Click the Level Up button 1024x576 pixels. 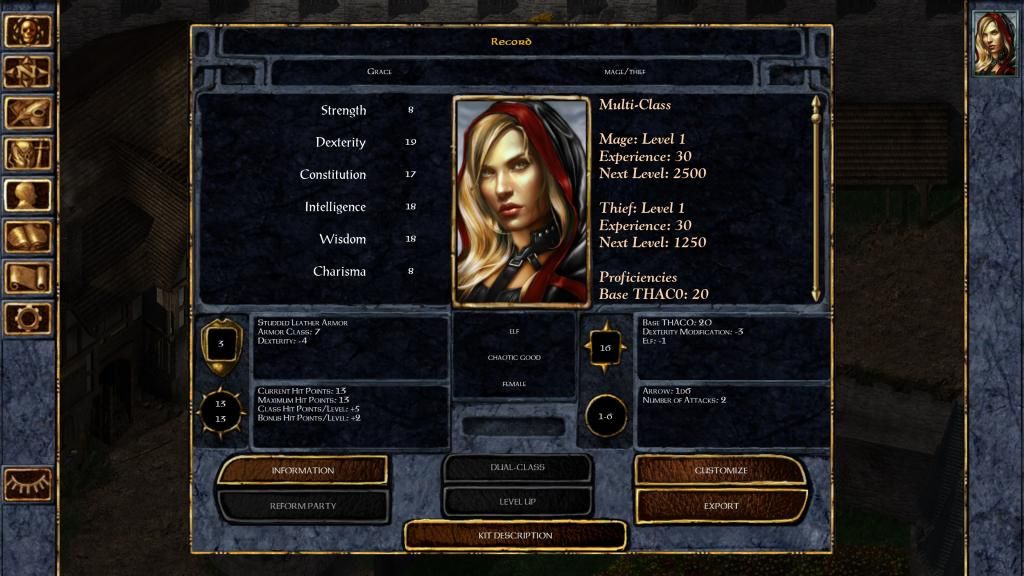click(516, 501)
